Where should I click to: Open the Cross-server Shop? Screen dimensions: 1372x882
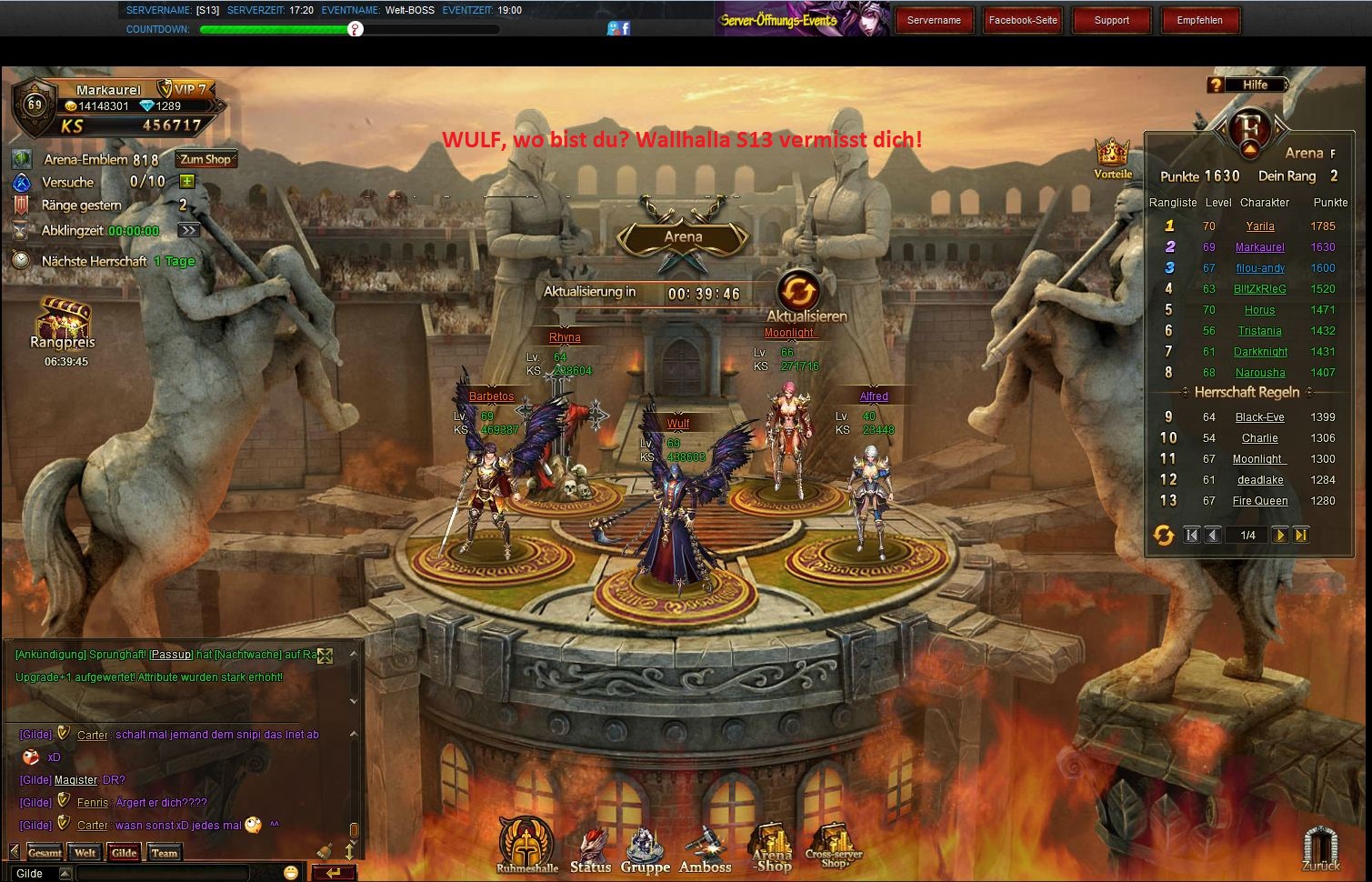pos(833,848)
